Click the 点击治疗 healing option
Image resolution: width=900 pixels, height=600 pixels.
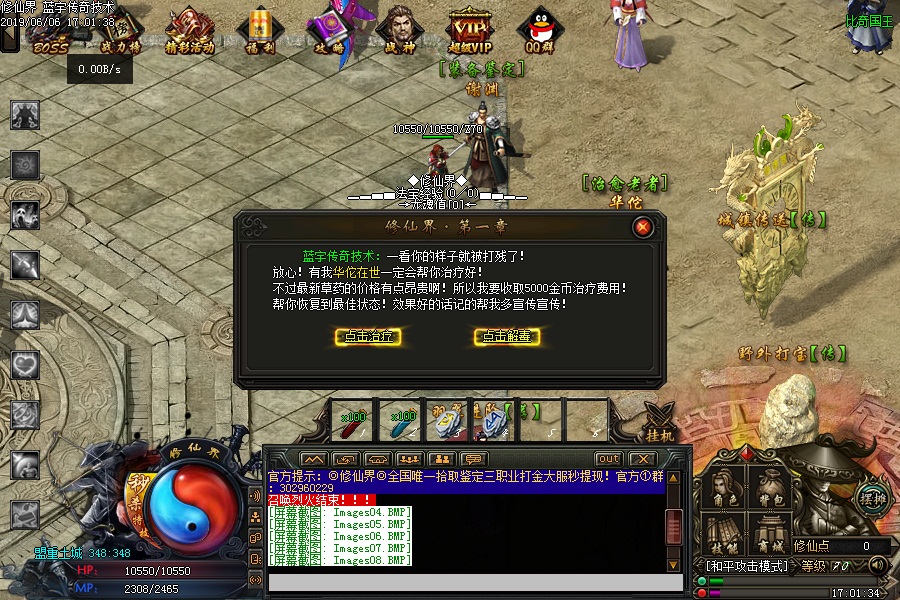tap(368, 337)
